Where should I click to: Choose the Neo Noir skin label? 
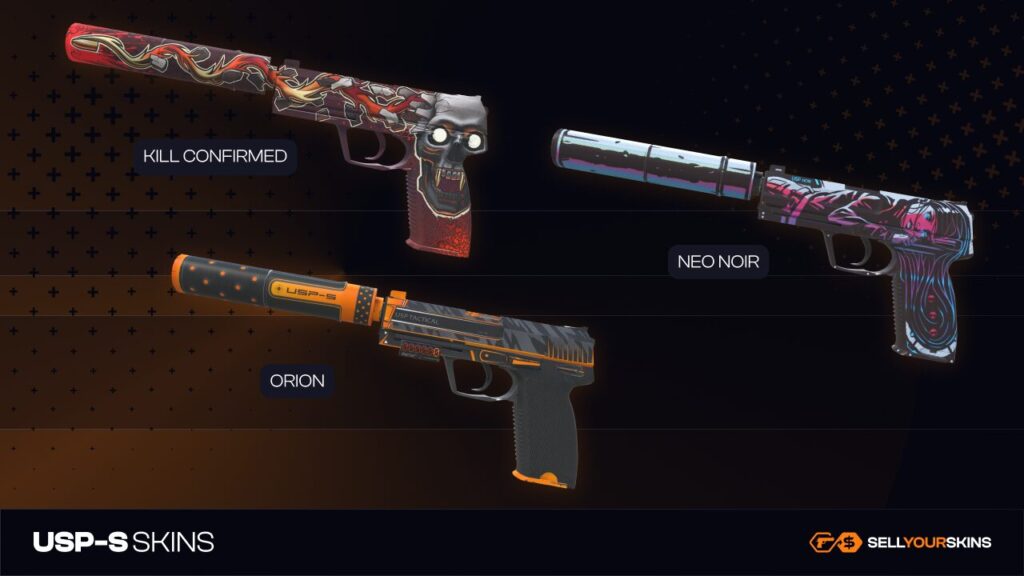[718, 262]
